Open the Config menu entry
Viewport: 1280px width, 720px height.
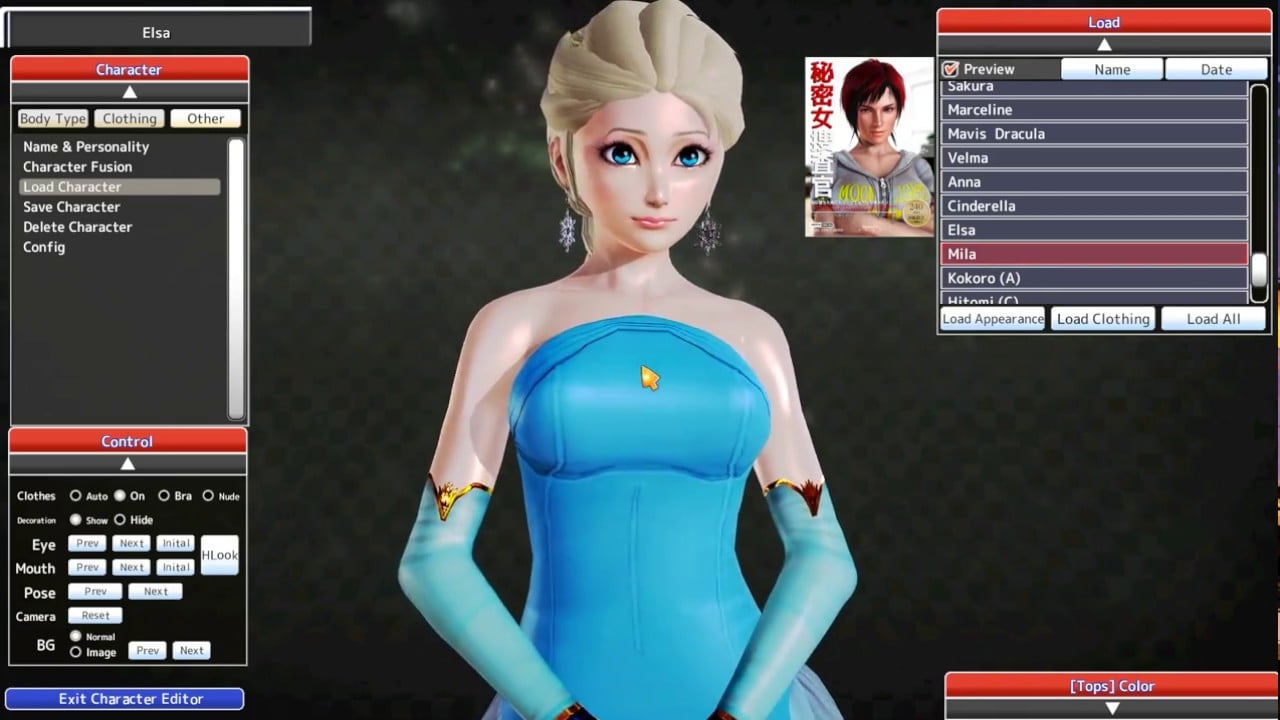click(x=43, y=247)
